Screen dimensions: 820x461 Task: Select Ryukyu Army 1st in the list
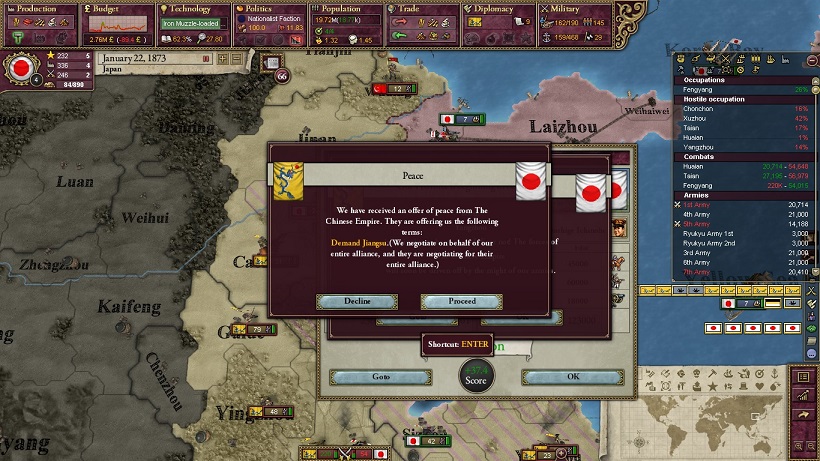point(709,232)
